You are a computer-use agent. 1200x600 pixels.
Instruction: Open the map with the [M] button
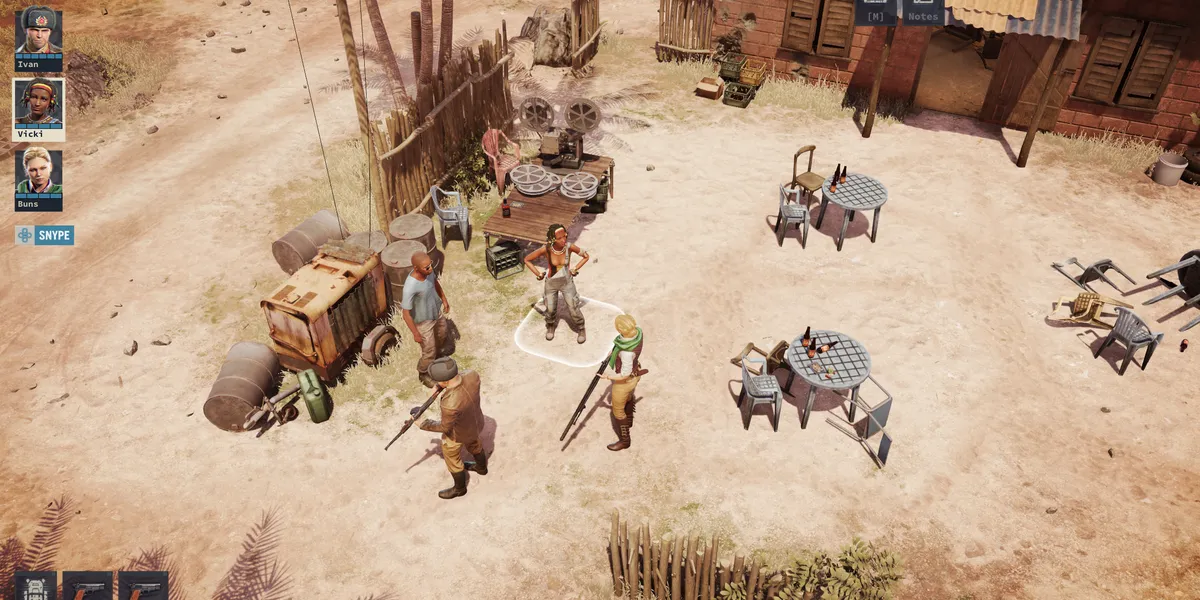click(875, 13)
